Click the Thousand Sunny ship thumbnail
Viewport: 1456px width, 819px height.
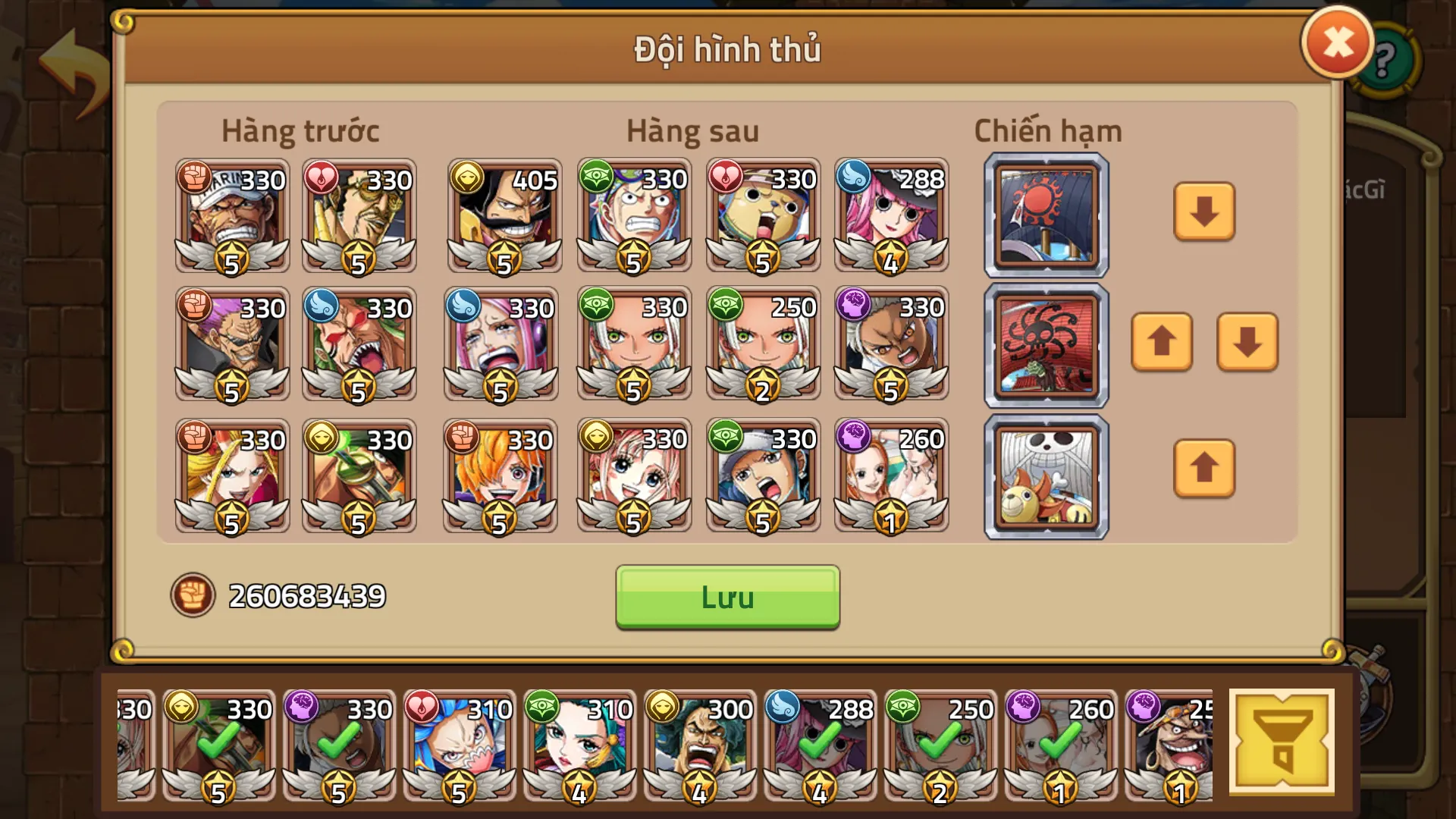tap(1045, 476)
